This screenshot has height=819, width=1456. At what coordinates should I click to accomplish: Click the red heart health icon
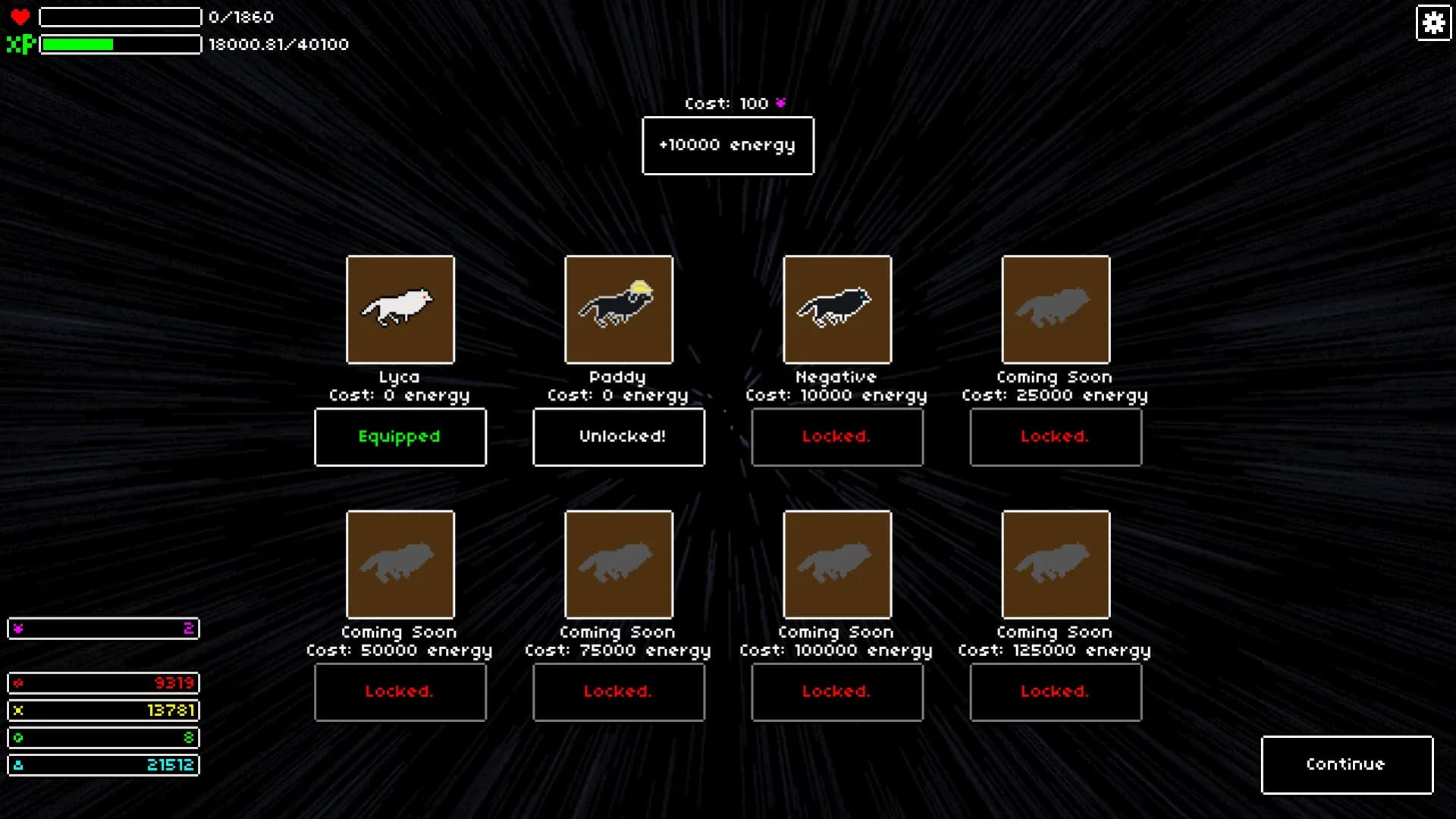(x=20, y=15)
